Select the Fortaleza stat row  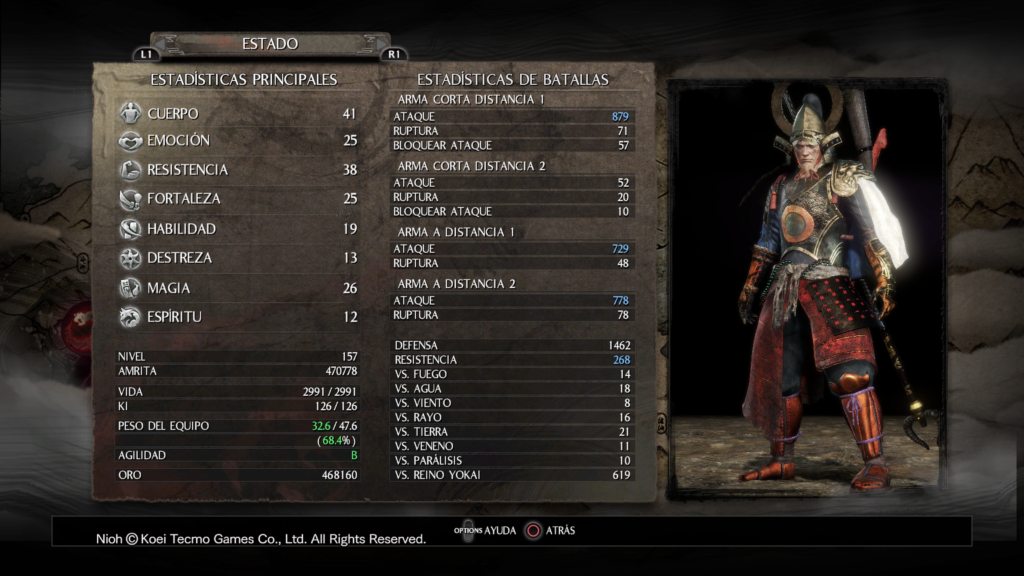pos(238,199)
